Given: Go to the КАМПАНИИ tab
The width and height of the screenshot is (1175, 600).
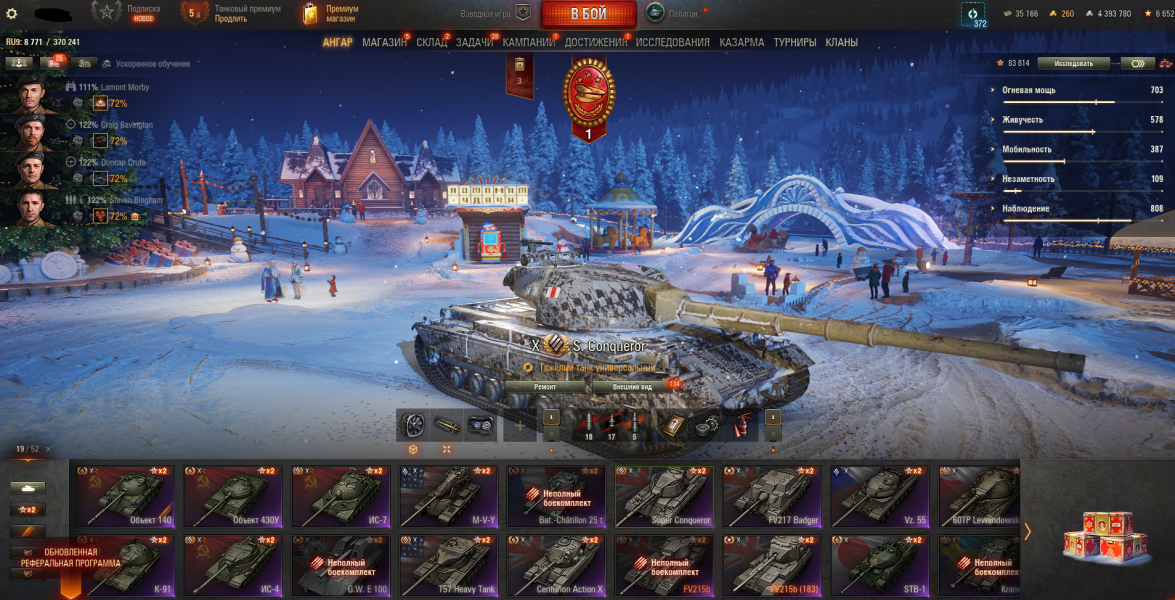Looking at the screenshot, I should [530, 43].
